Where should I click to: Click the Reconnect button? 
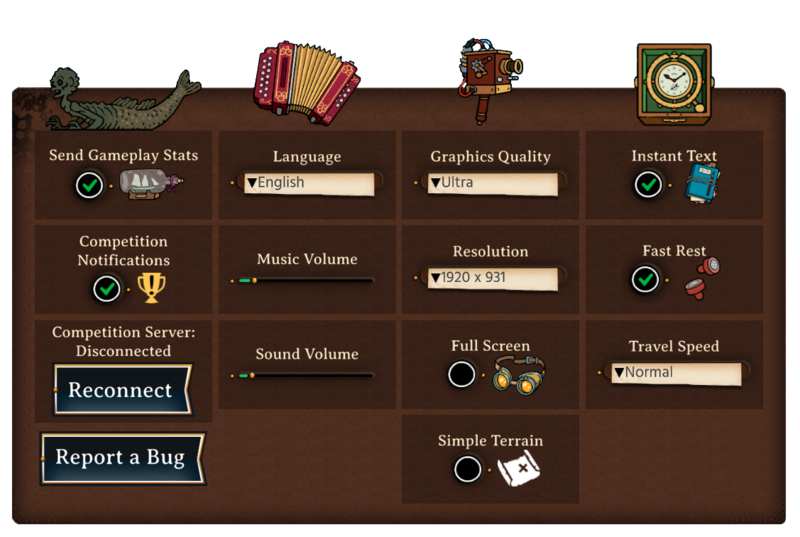point(121,390)
